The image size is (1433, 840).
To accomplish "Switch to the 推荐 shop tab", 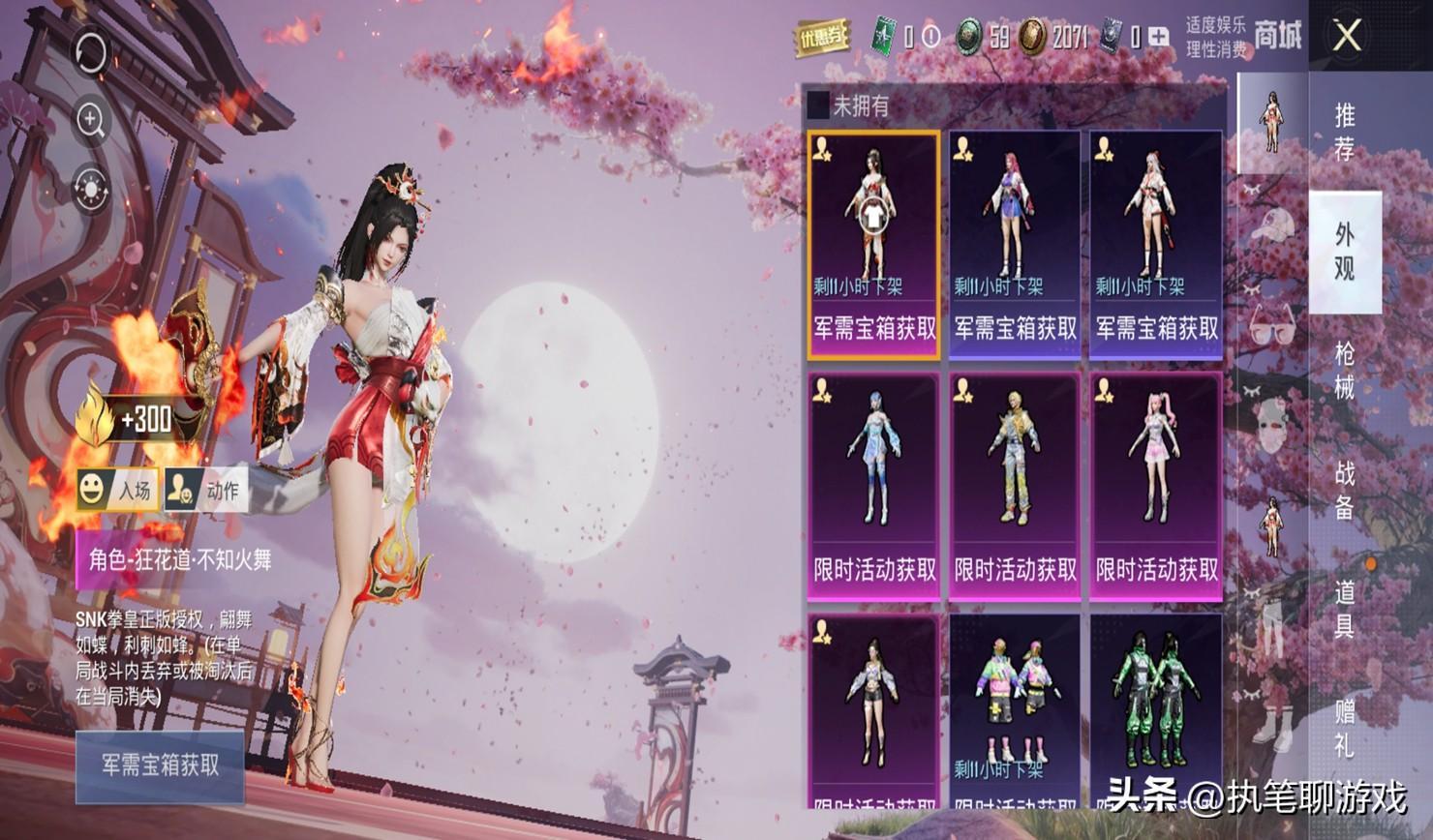I will click(x=1345, y=132).
